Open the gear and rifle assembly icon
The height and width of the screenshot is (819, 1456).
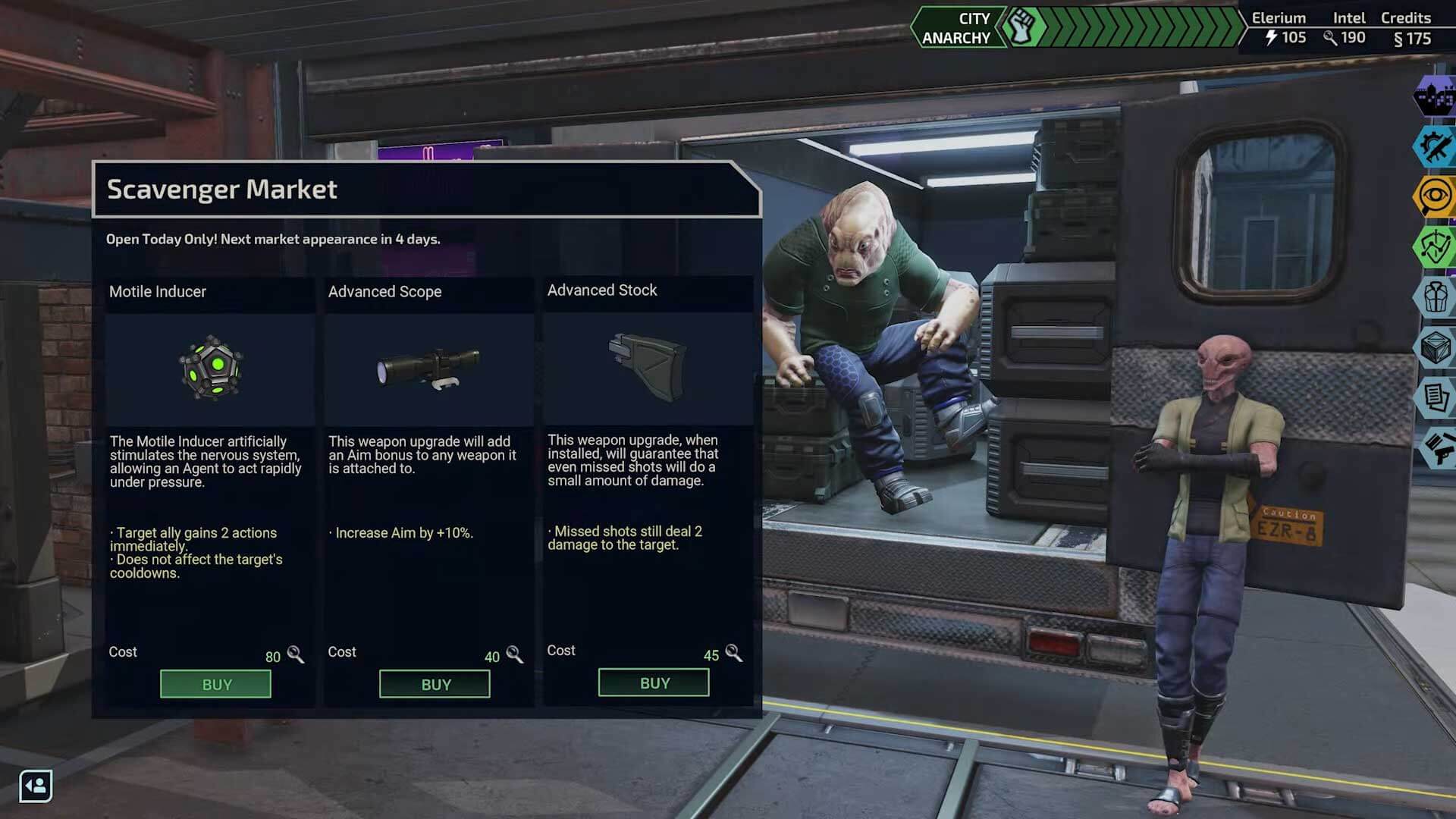(1435, 146)
